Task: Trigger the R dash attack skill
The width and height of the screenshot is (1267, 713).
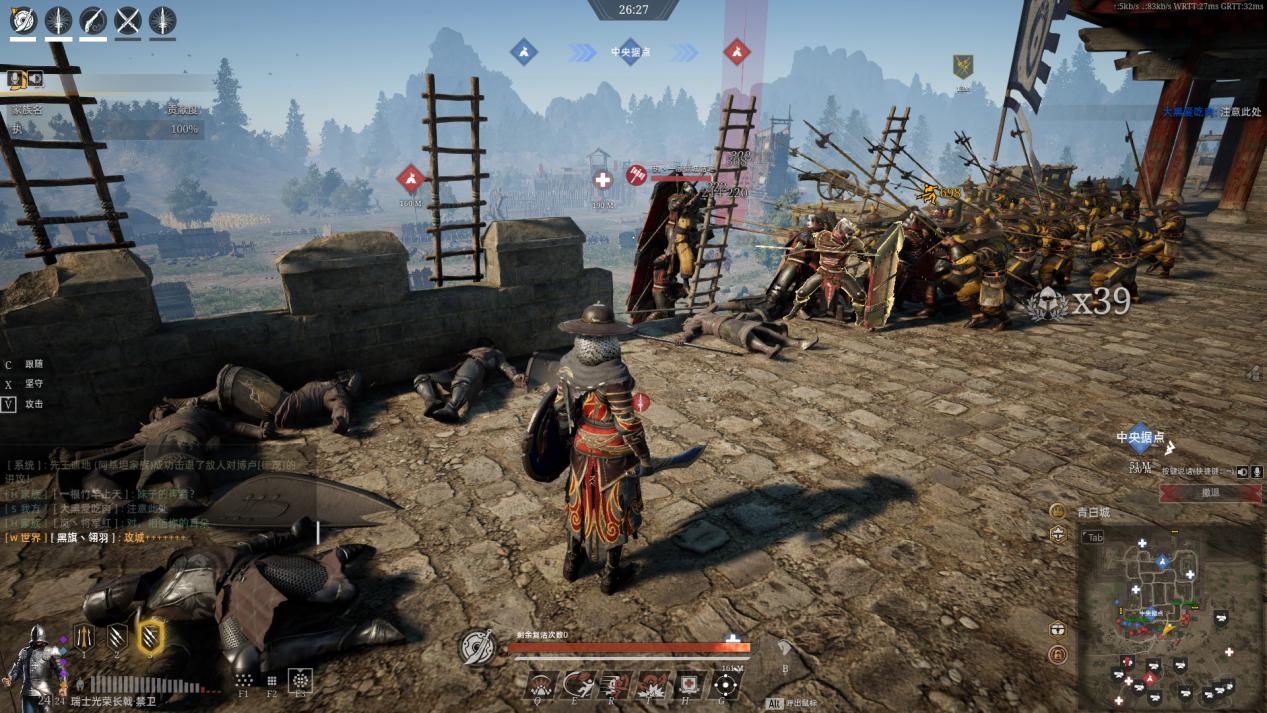Action: click(615, 685)
